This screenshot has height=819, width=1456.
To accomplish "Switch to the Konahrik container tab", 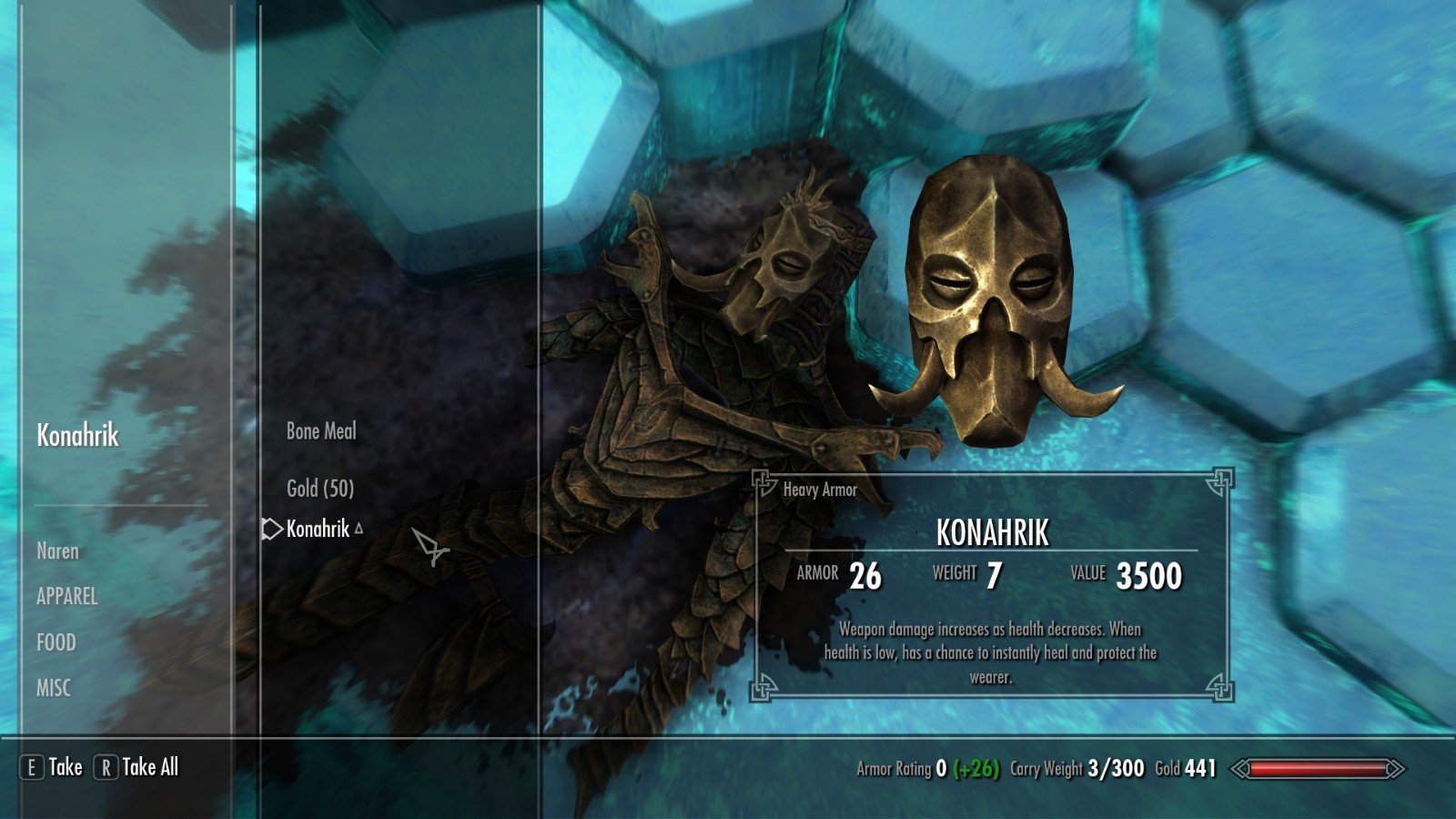I will (x=77, y=436).
